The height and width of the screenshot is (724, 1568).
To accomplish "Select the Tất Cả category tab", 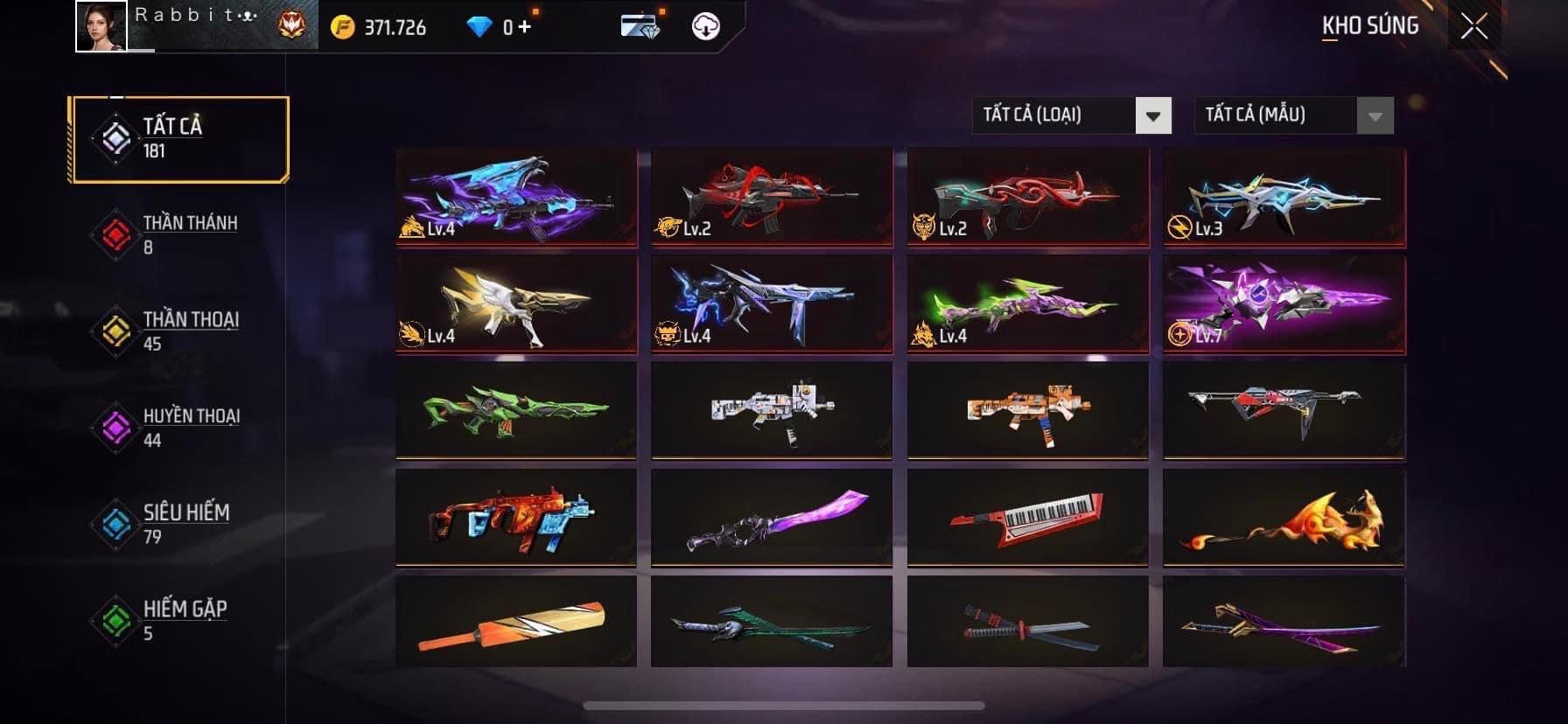I will tap(179, 140).
